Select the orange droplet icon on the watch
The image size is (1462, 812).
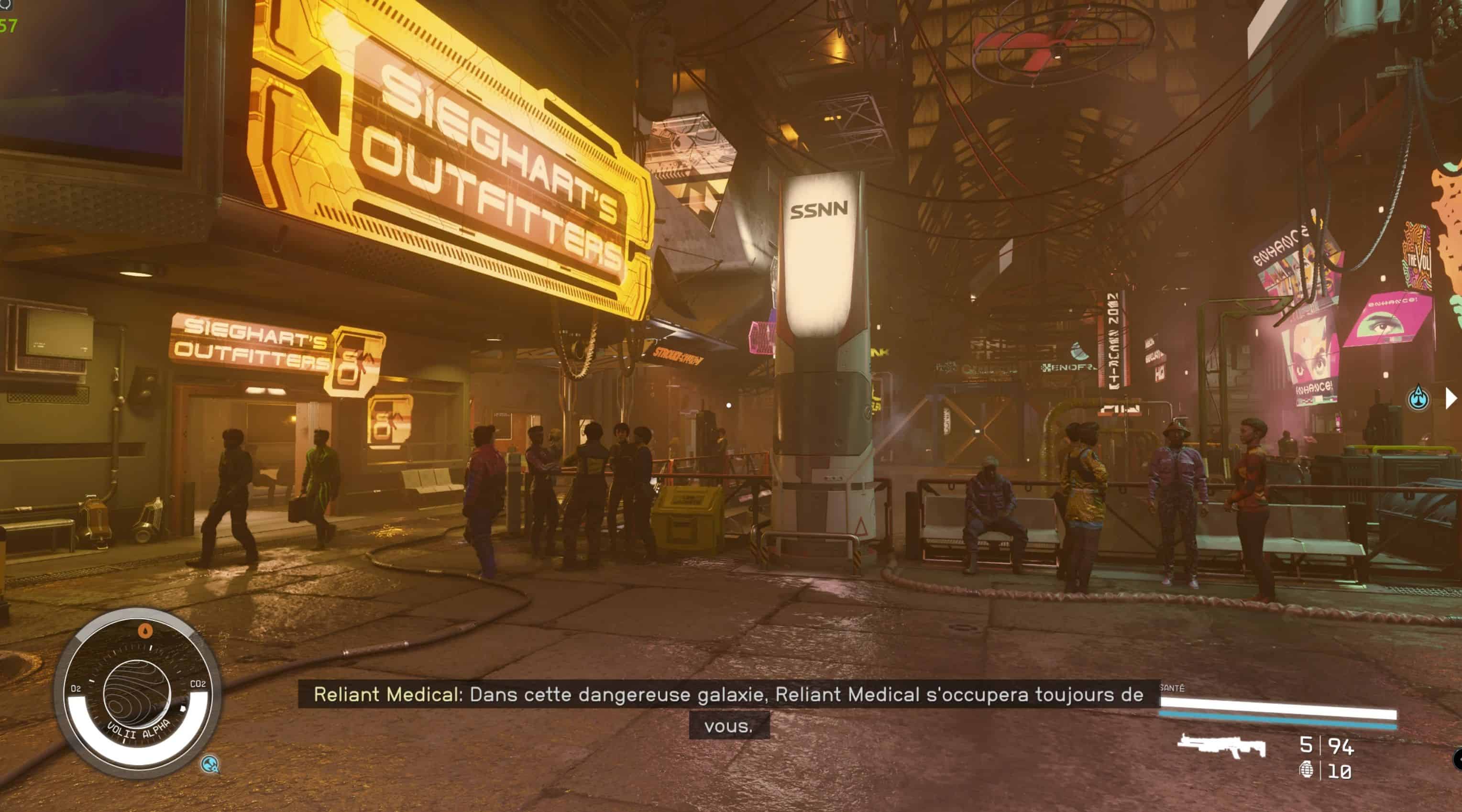point(146,630)
